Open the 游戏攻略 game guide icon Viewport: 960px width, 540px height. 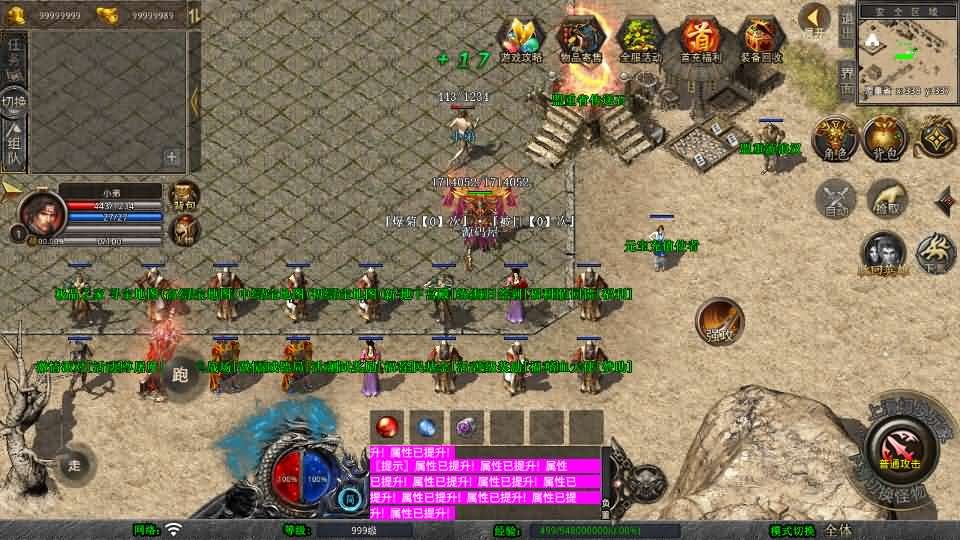click(521, 39)
